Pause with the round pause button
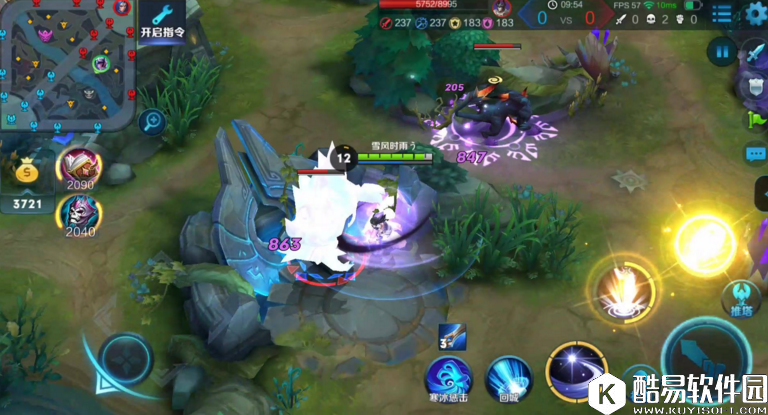Image resolution: width=768 pixels, height=415 pixels. [721, 51]
